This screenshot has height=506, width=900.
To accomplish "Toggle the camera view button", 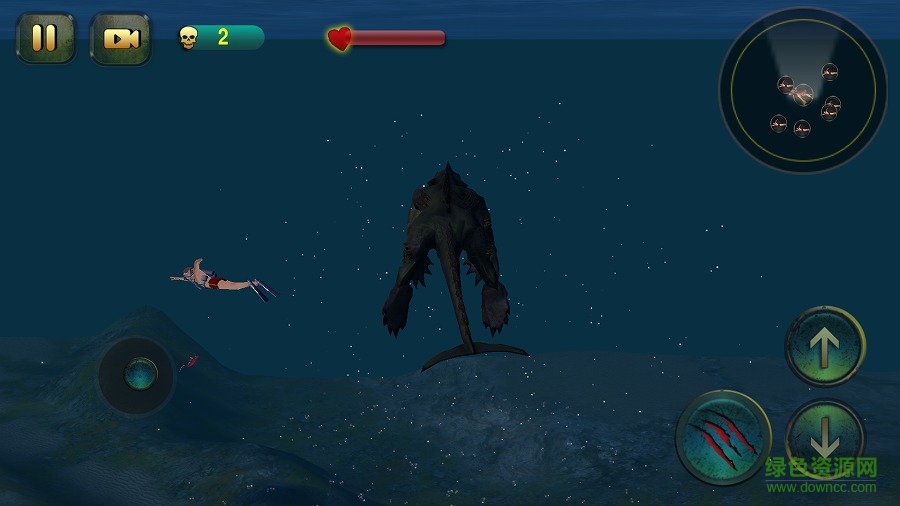I will click(121, 38).
